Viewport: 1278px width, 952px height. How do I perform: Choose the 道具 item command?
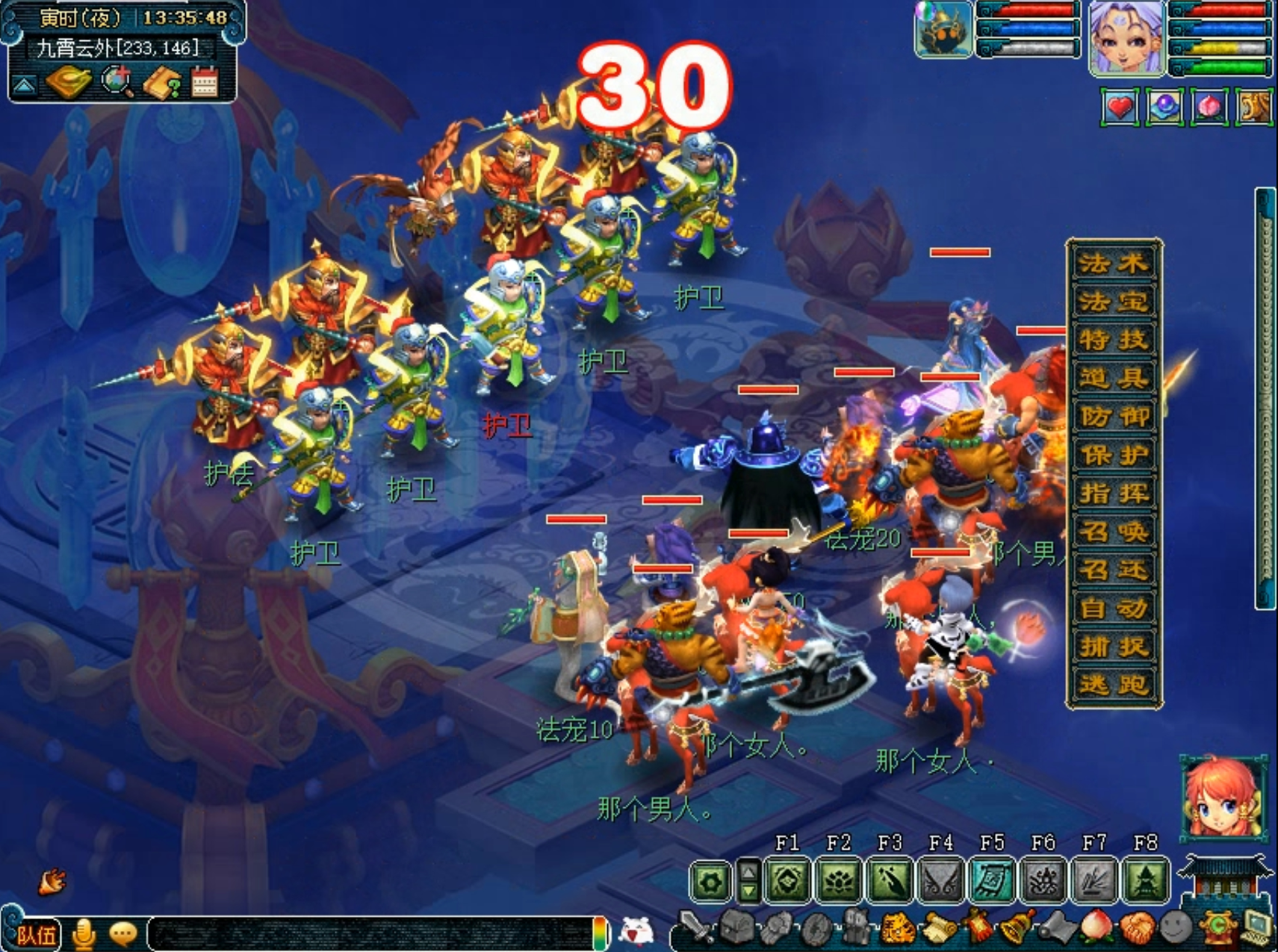click(1113, 378)
